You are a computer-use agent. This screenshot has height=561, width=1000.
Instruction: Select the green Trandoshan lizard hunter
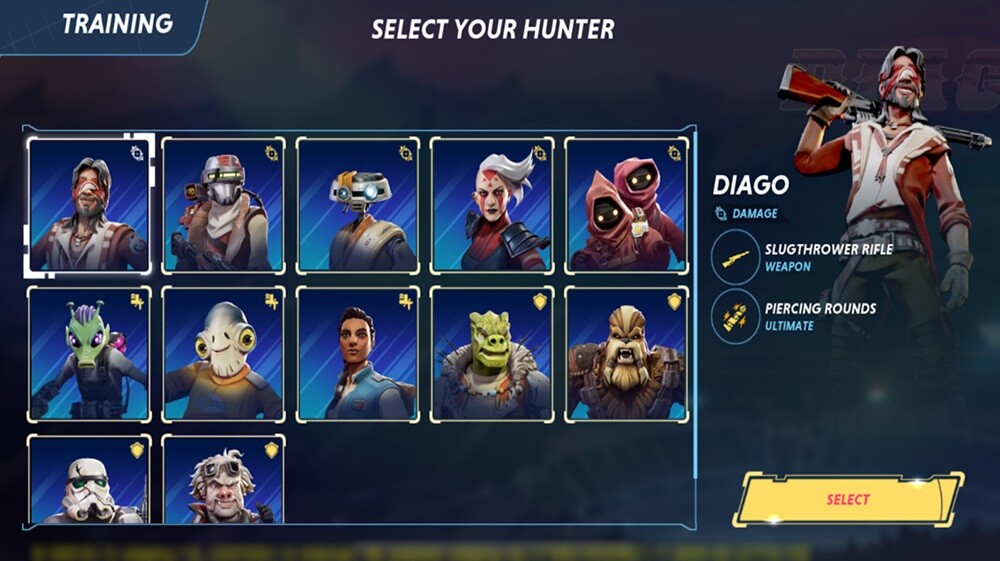[x=492, y=354]
